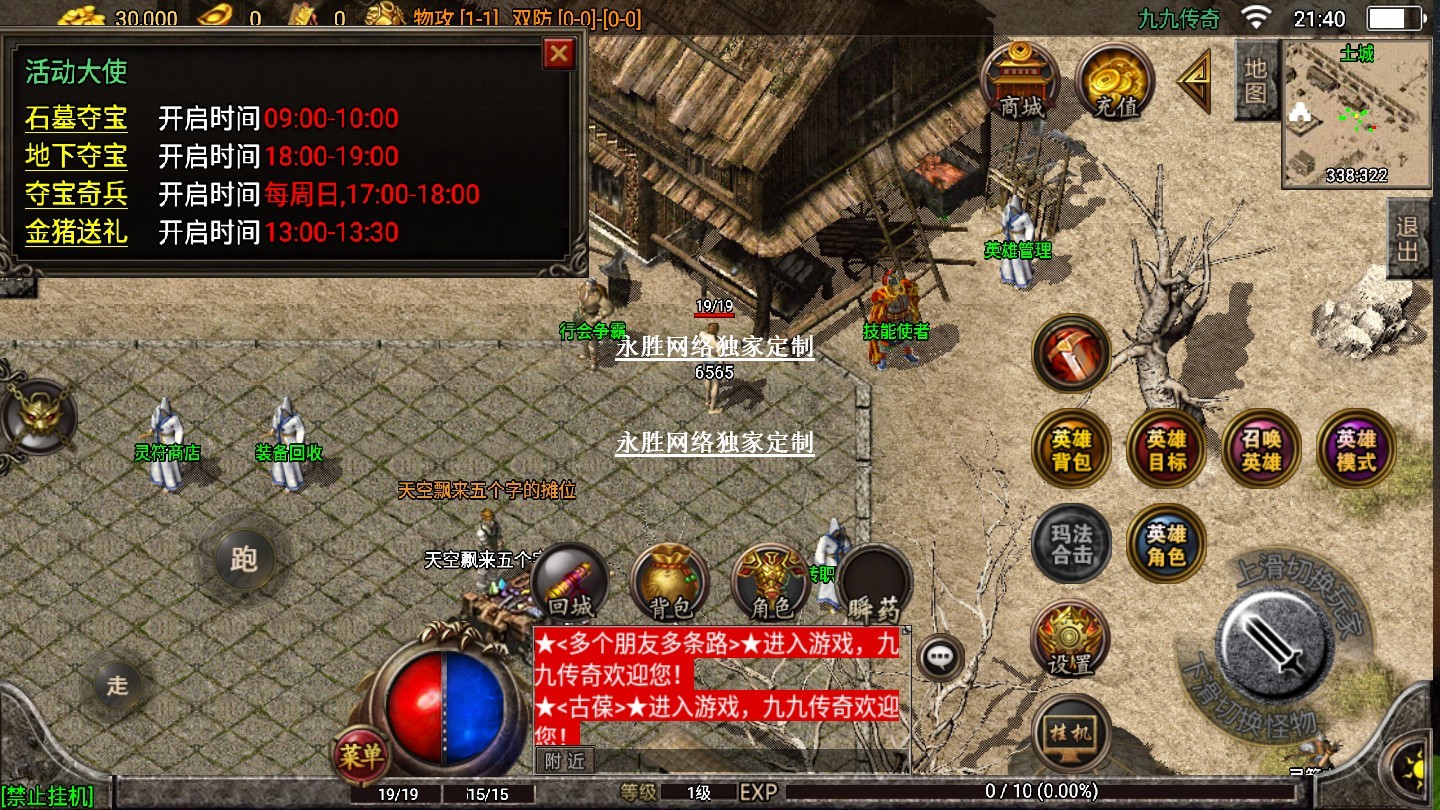The width and height of the screenshot is (1440, 810).
Task: Open the 商城 shop
Action: coord(1021,80)
